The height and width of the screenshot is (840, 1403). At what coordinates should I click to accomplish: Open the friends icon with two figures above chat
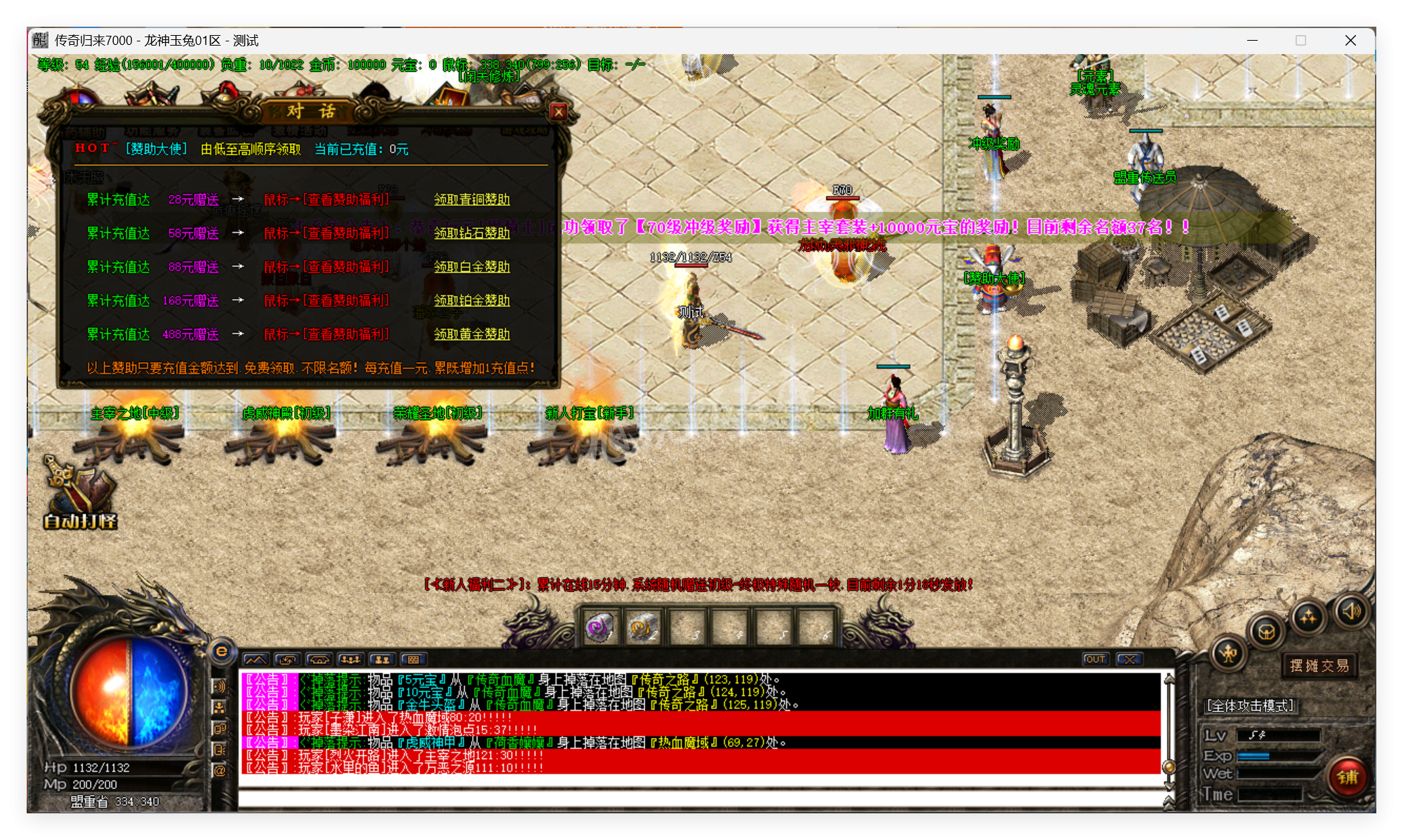point(383,660)
